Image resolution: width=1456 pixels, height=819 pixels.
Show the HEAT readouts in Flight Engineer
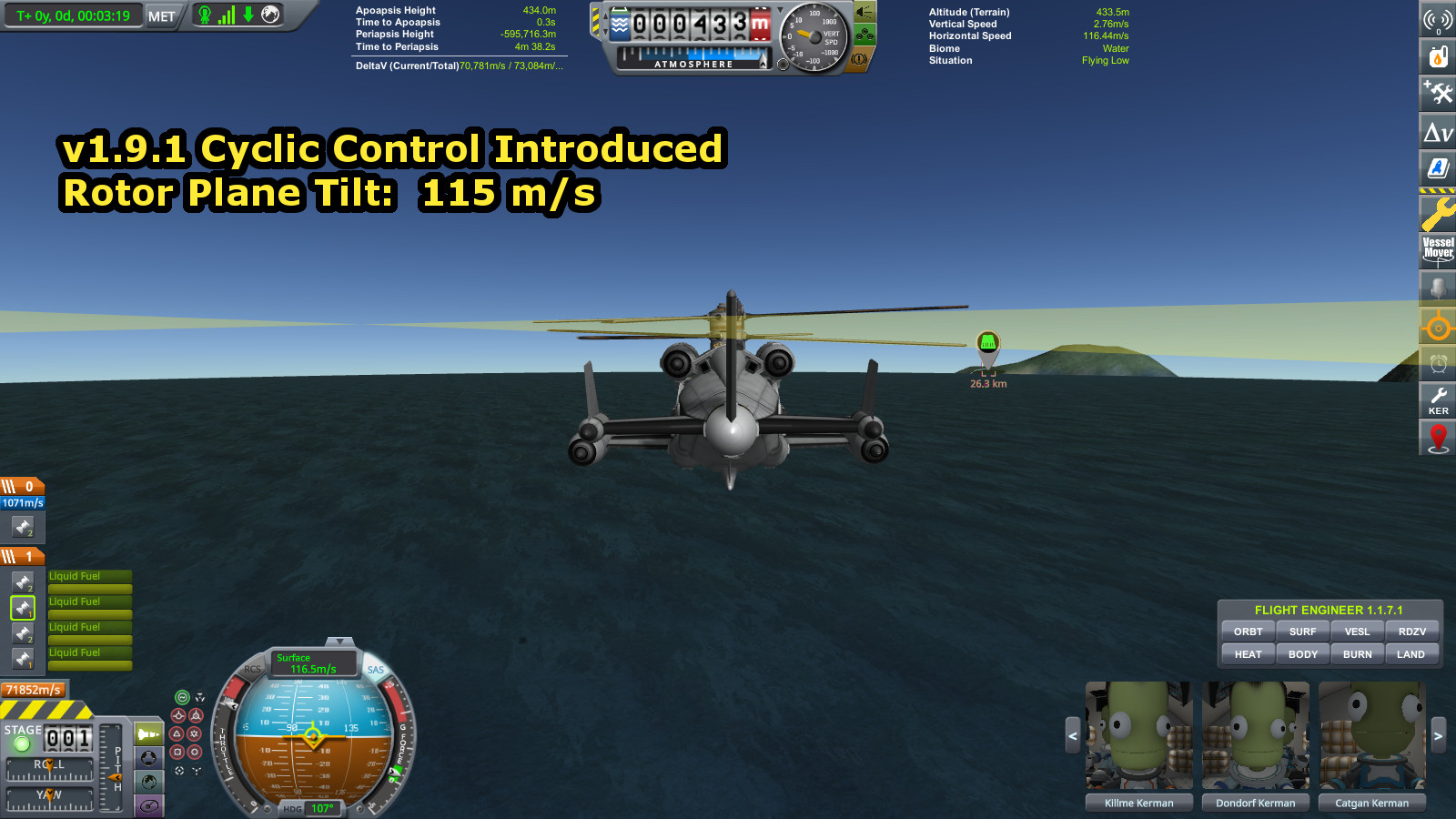tap(1248, 654)
